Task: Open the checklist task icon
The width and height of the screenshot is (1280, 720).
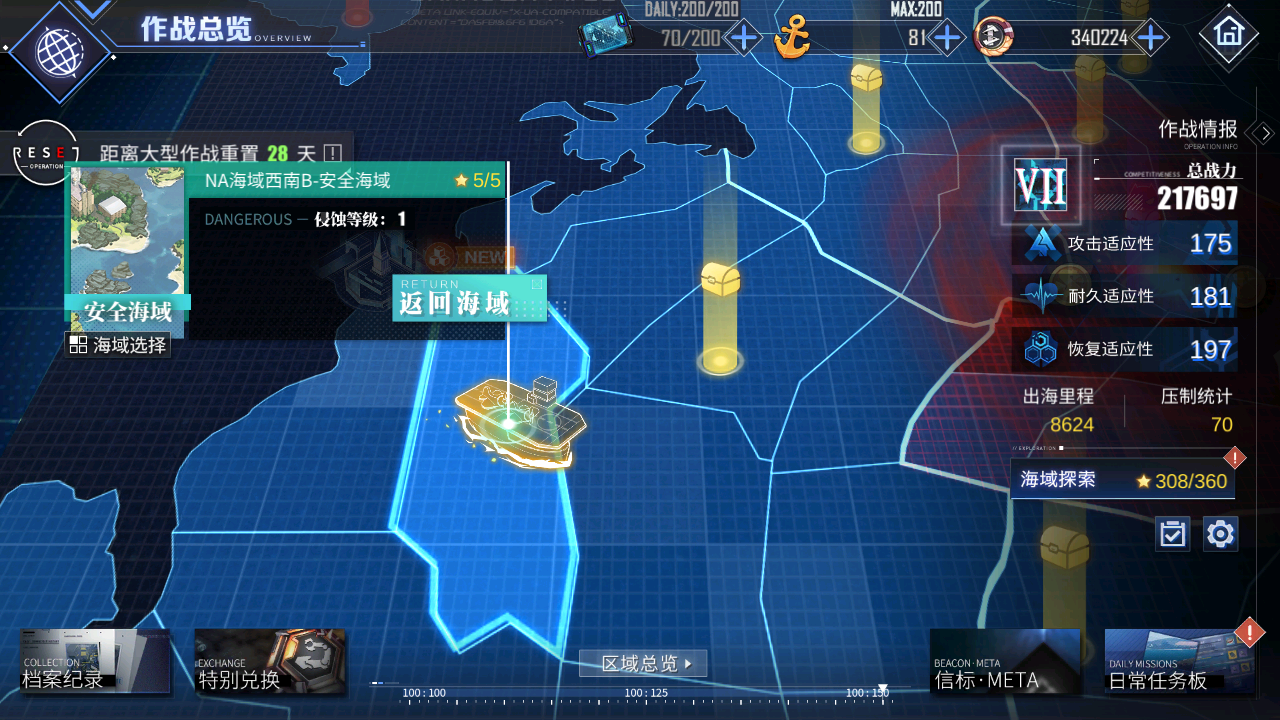Action: (1172, 534)
